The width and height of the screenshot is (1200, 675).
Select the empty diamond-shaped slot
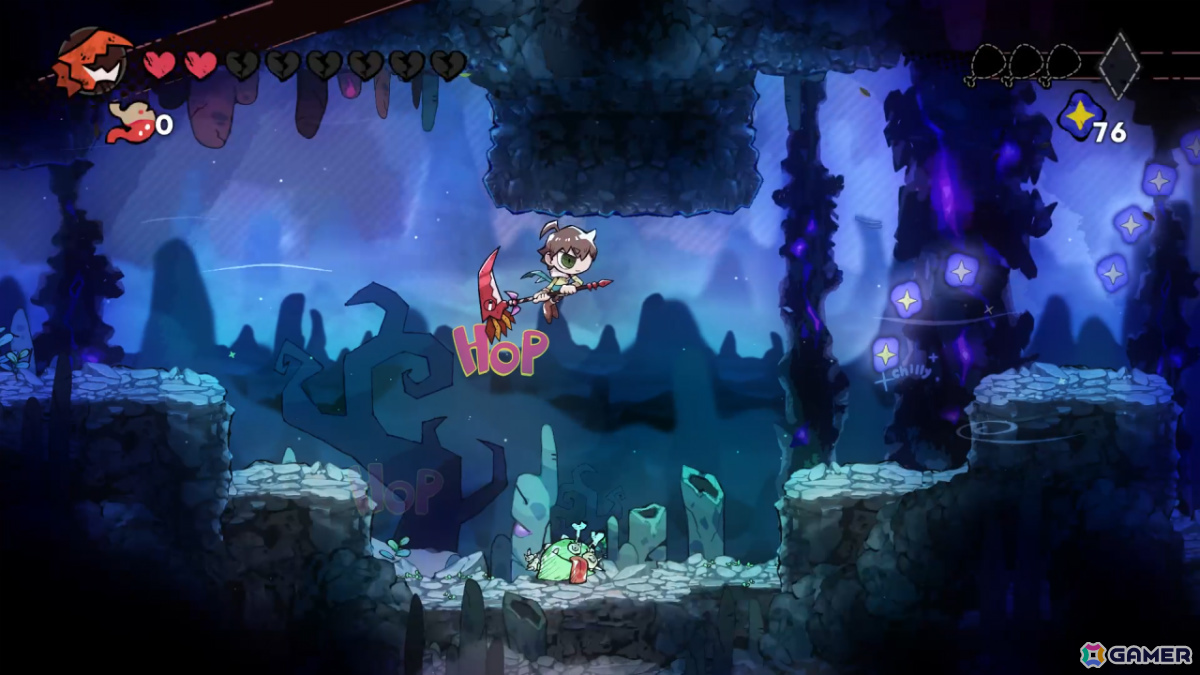pos(1118,66)
